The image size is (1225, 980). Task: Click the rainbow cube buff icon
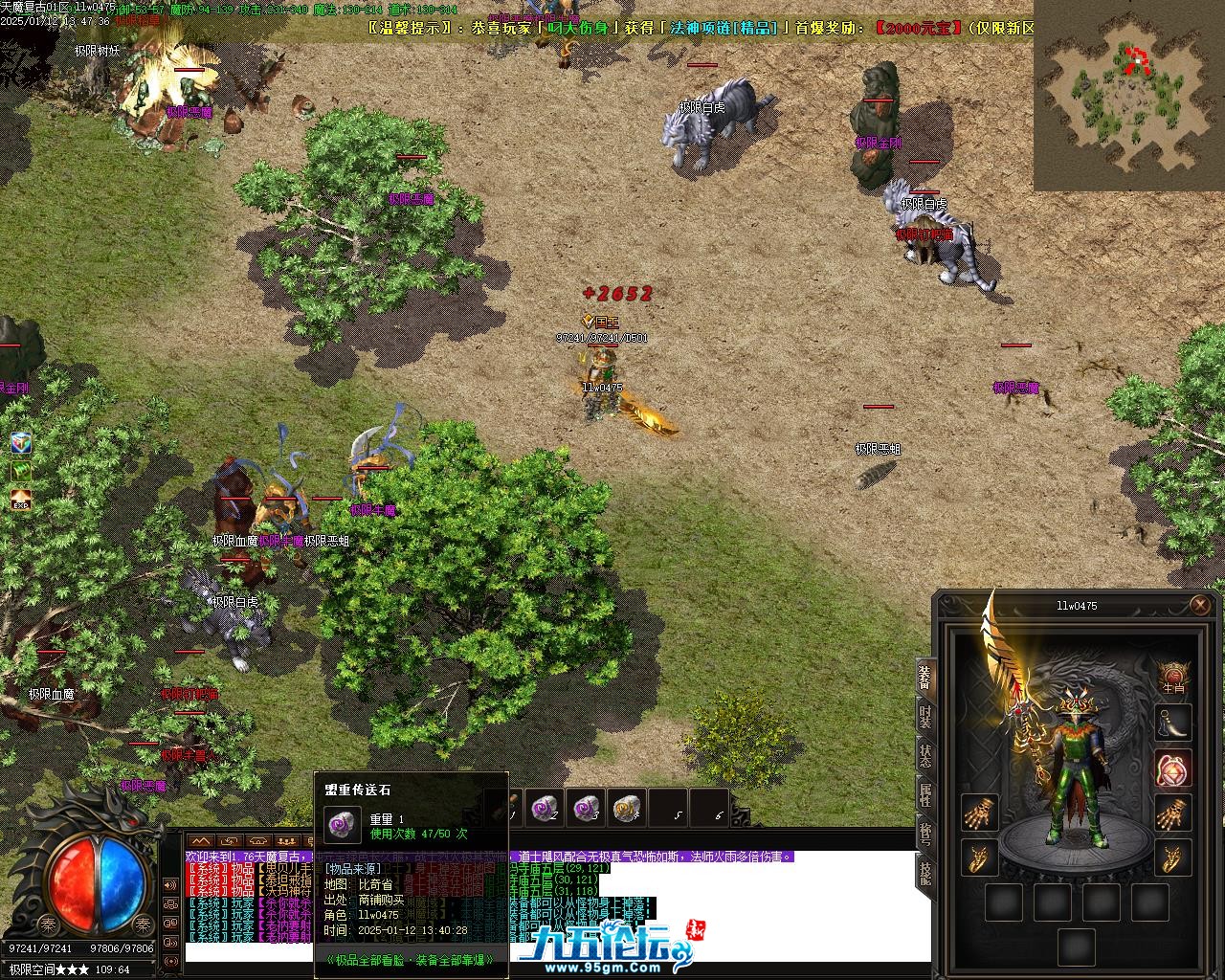pos(21,443)
